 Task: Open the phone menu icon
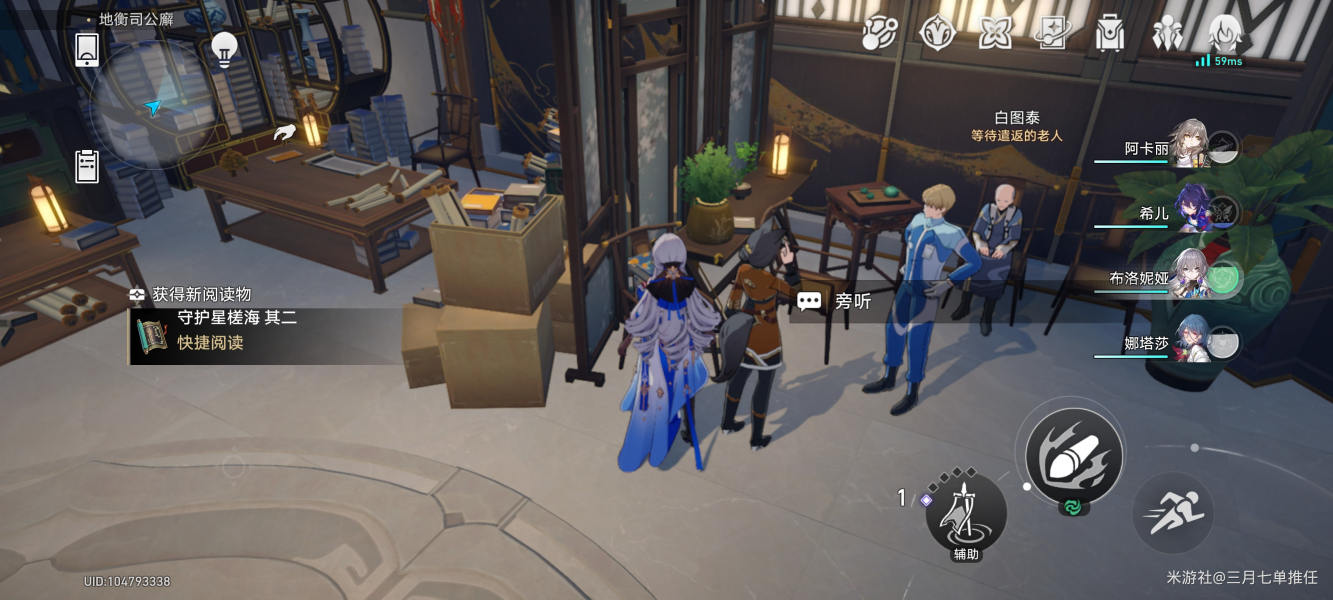coord(87,49)
